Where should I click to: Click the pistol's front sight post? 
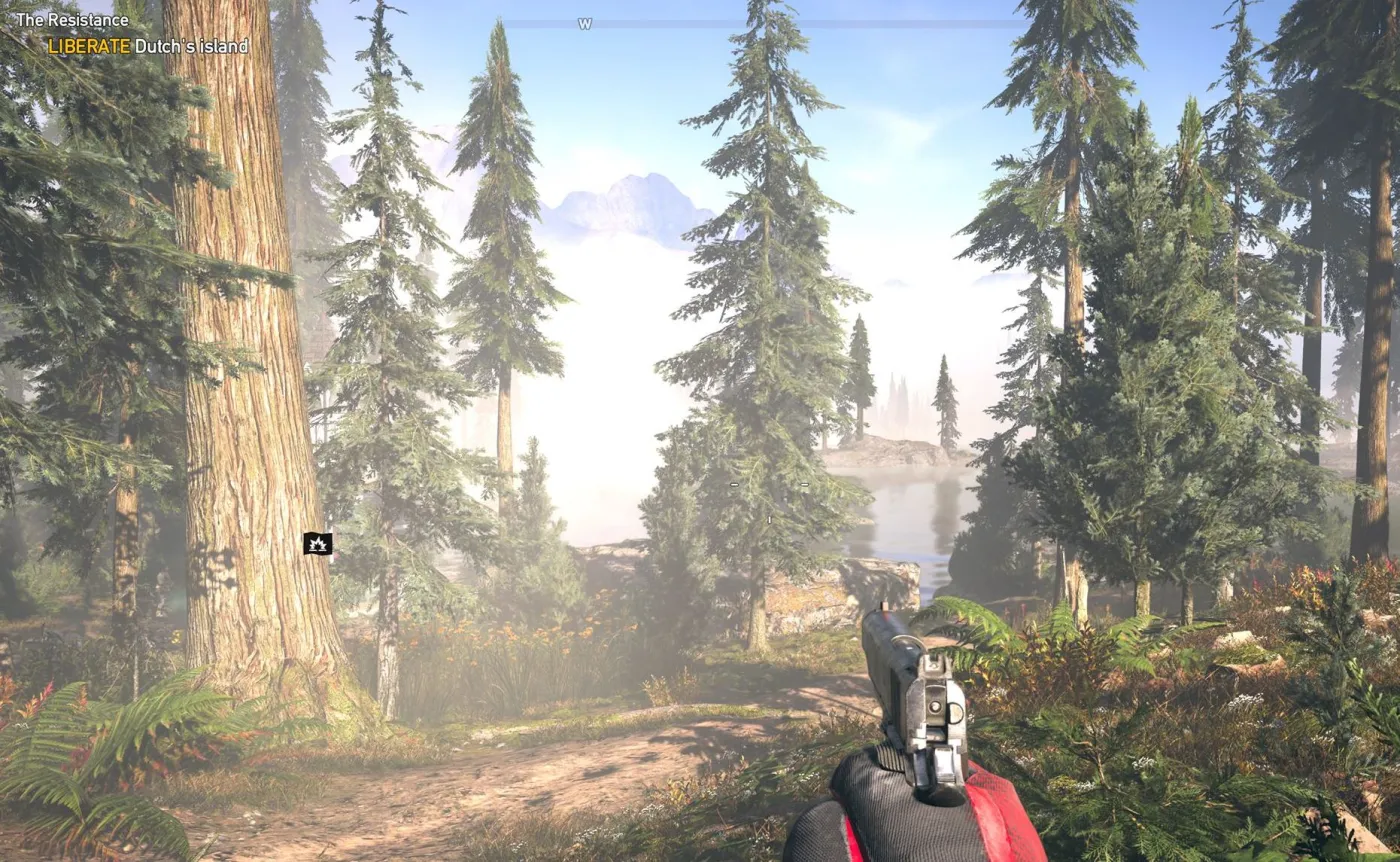point(883,608)
